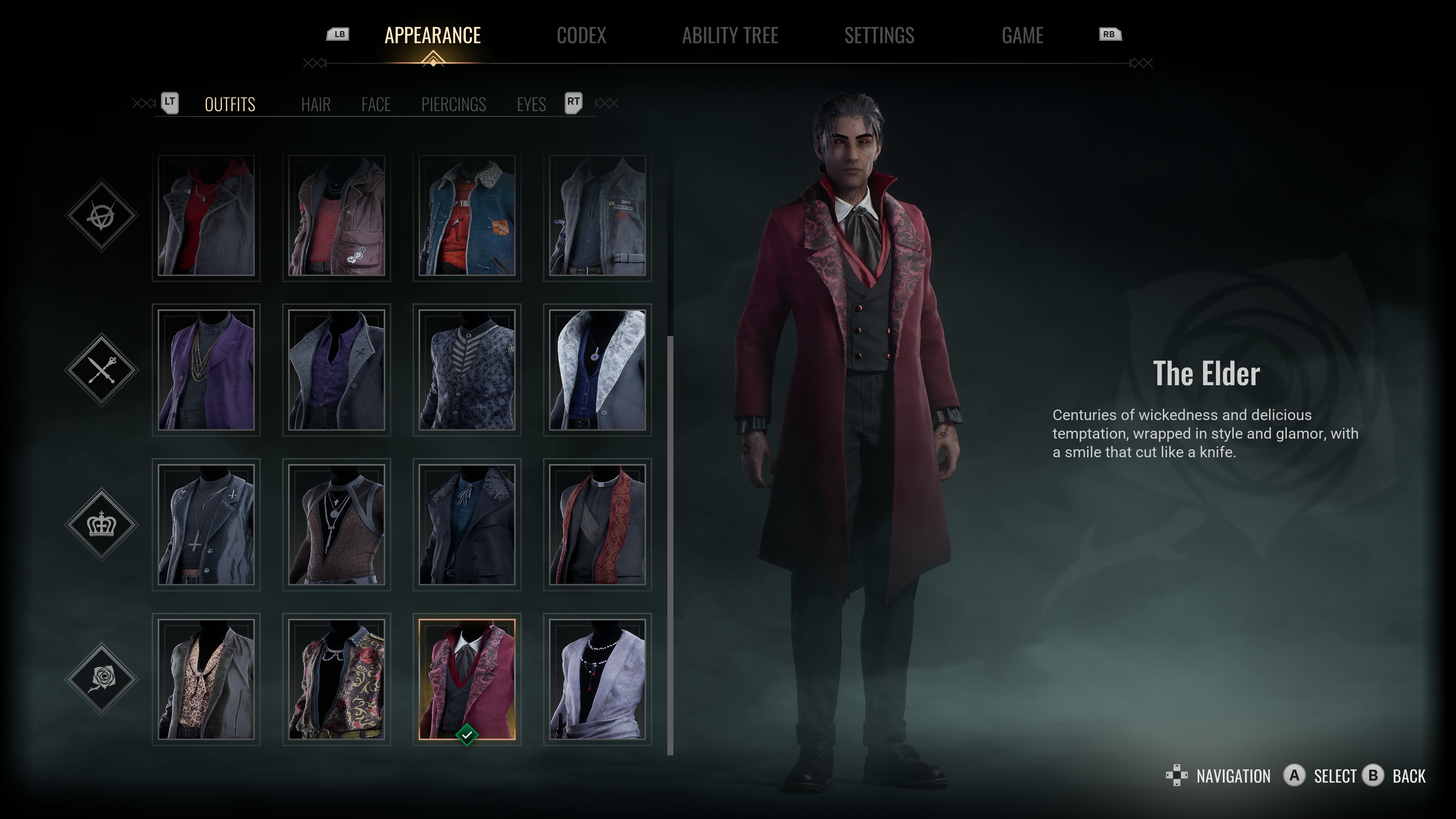Open the Piercings category
This screenshot has height=819, width=1456.
tap(453, 105)
